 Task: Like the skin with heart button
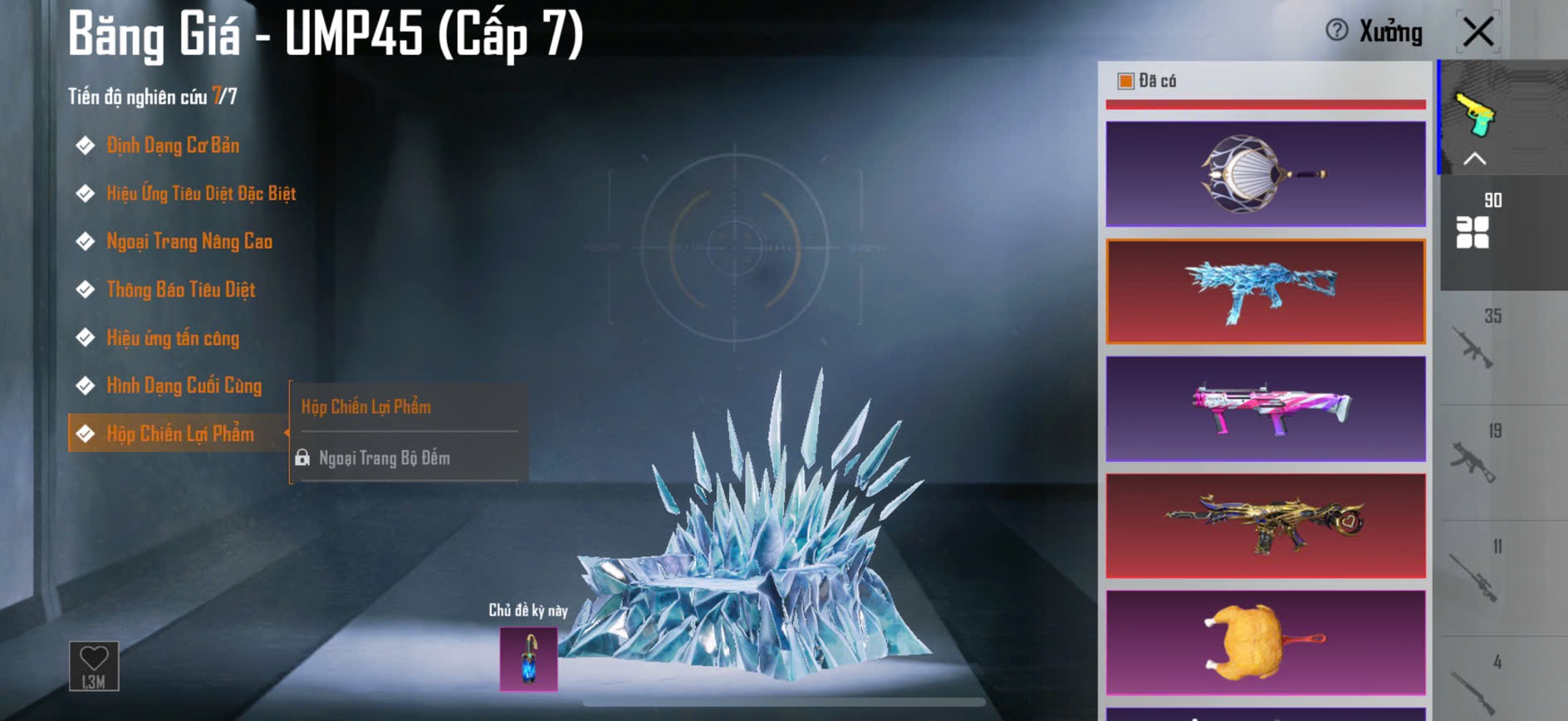94,665
